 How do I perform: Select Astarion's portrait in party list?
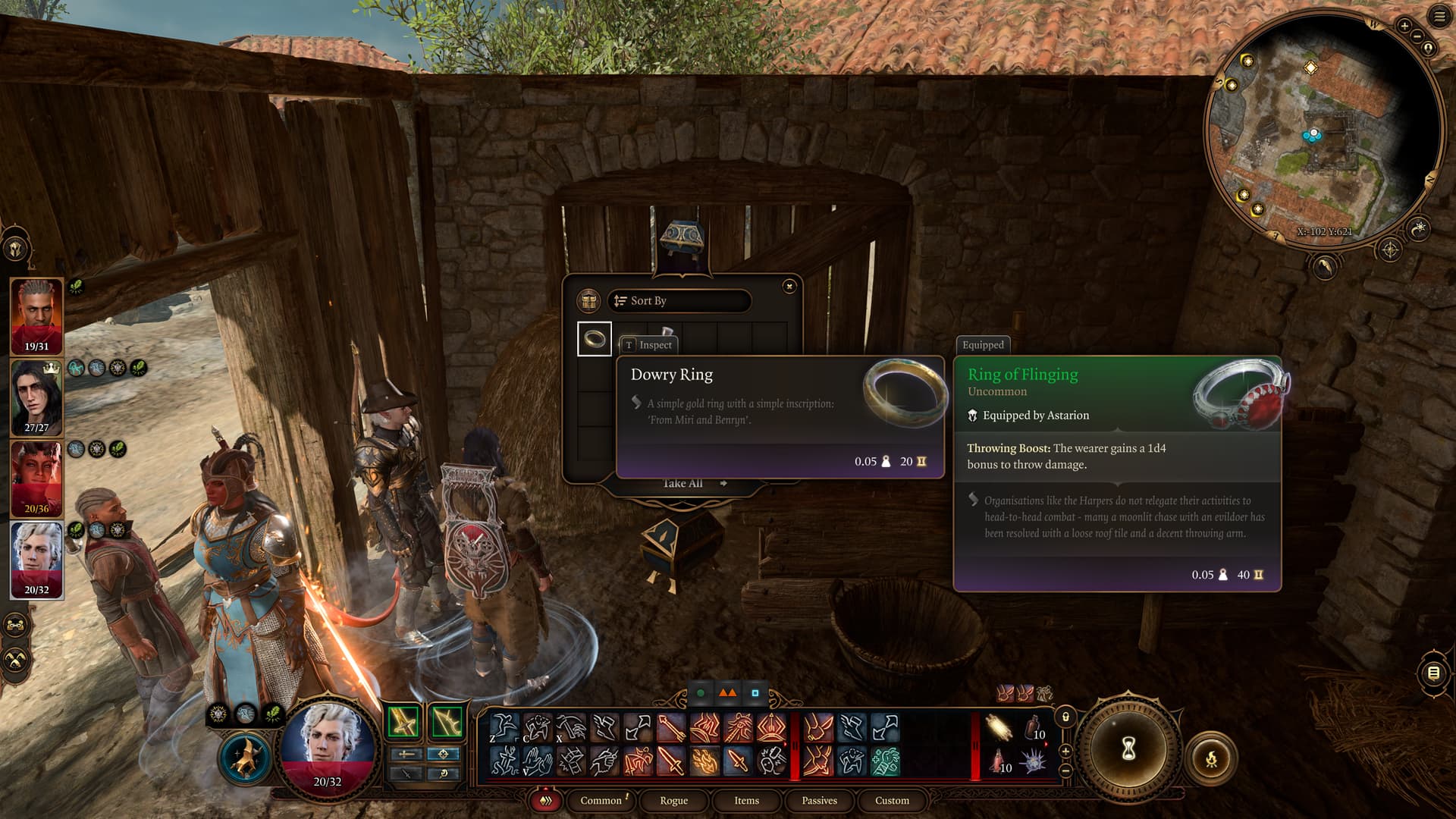coord(36,560)
